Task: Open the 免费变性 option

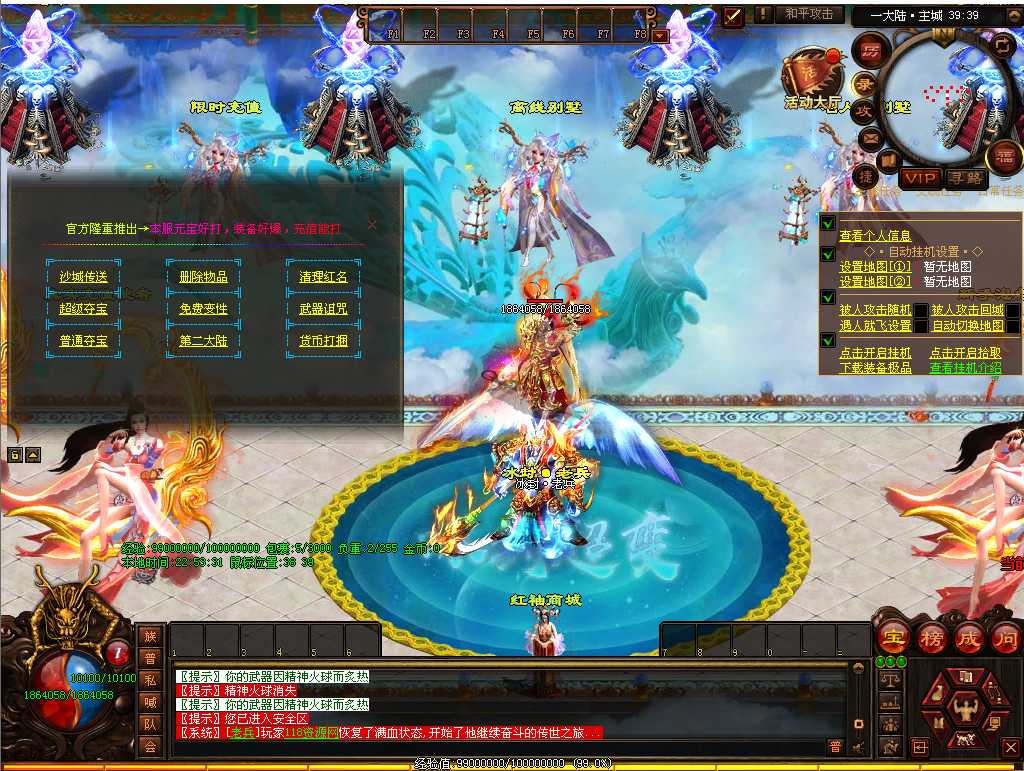Action: coord(203,309)
